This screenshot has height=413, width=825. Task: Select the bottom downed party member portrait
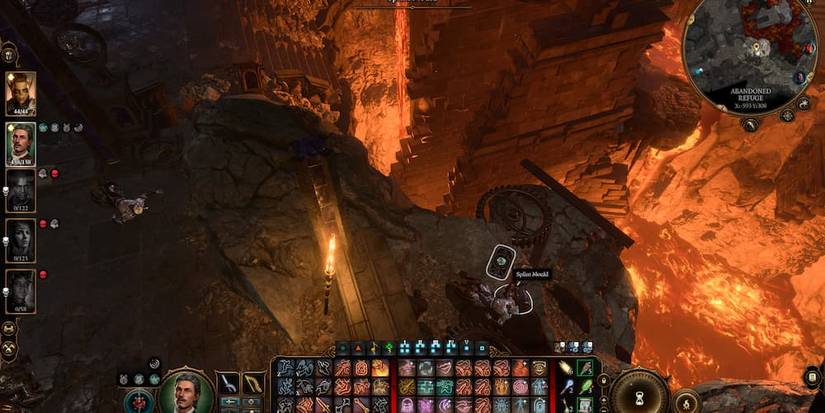21,289
